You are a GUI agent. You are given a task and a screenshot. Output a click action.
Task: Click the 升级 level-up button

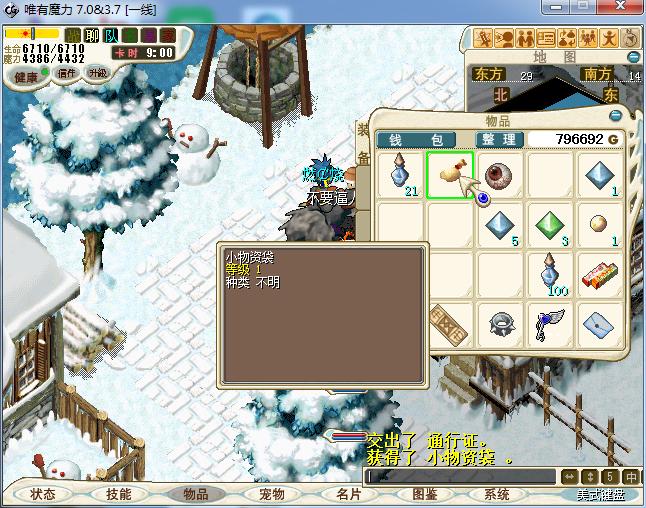(97, 73)
